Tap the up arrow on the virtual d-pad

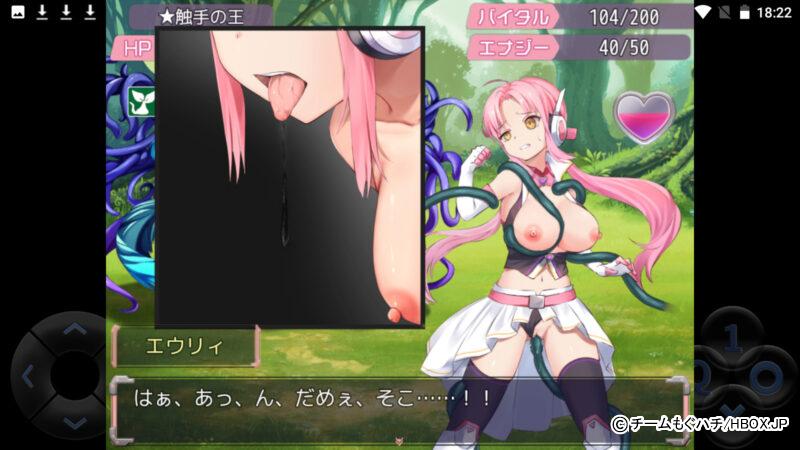(74, 329)
